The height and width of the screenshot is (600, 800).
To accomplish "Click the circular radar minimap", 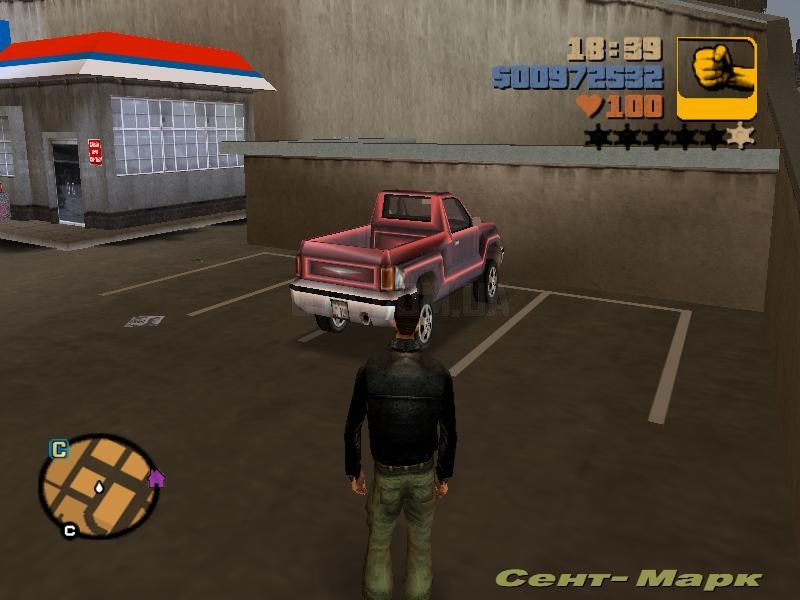I will click(98, 487).
